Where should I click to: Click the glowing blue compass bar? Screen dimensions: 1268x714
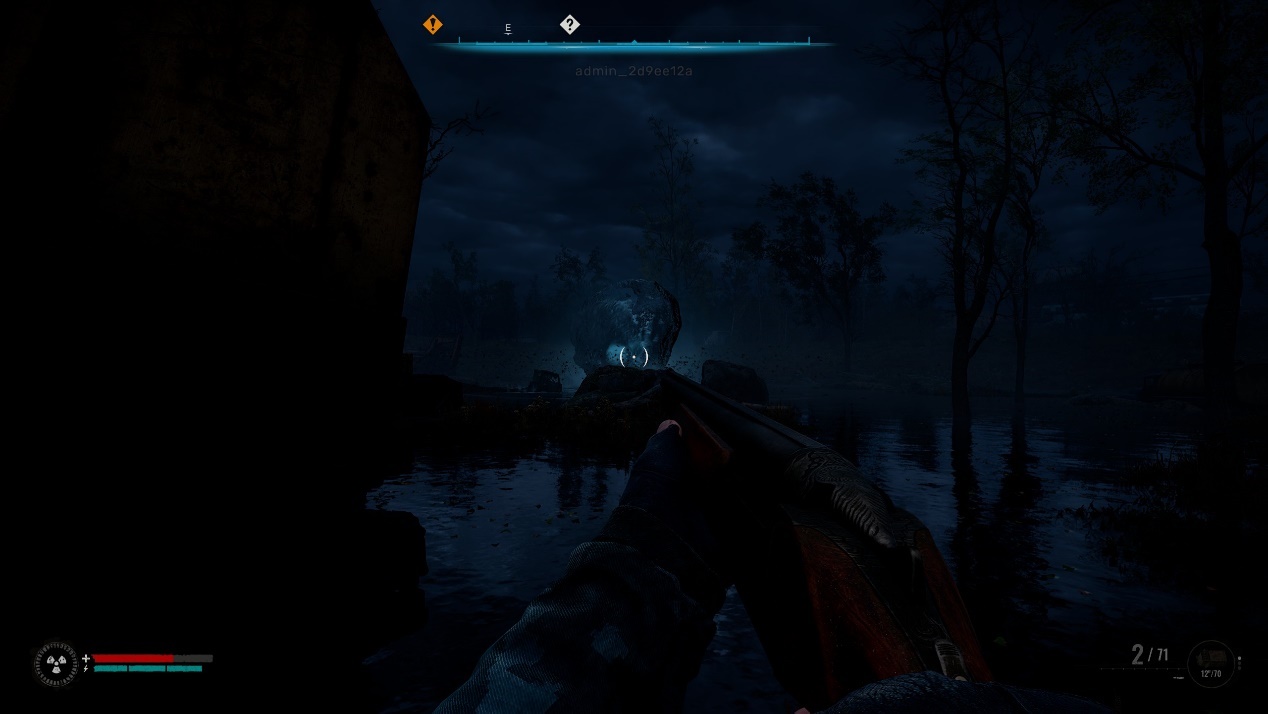tap(633, 44)
